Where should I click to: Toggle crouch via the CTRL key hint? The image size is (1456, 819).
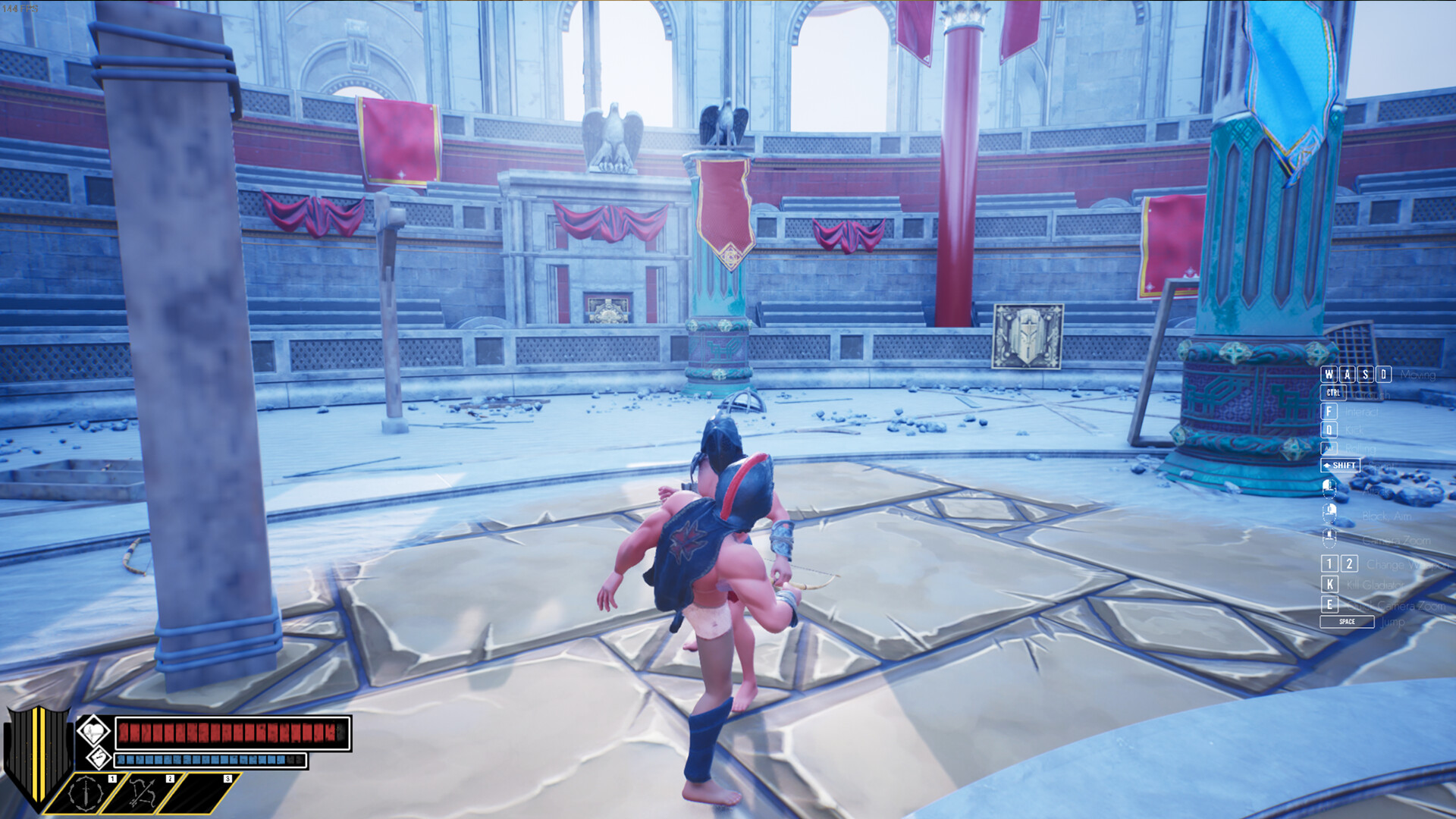[1333, 393]
